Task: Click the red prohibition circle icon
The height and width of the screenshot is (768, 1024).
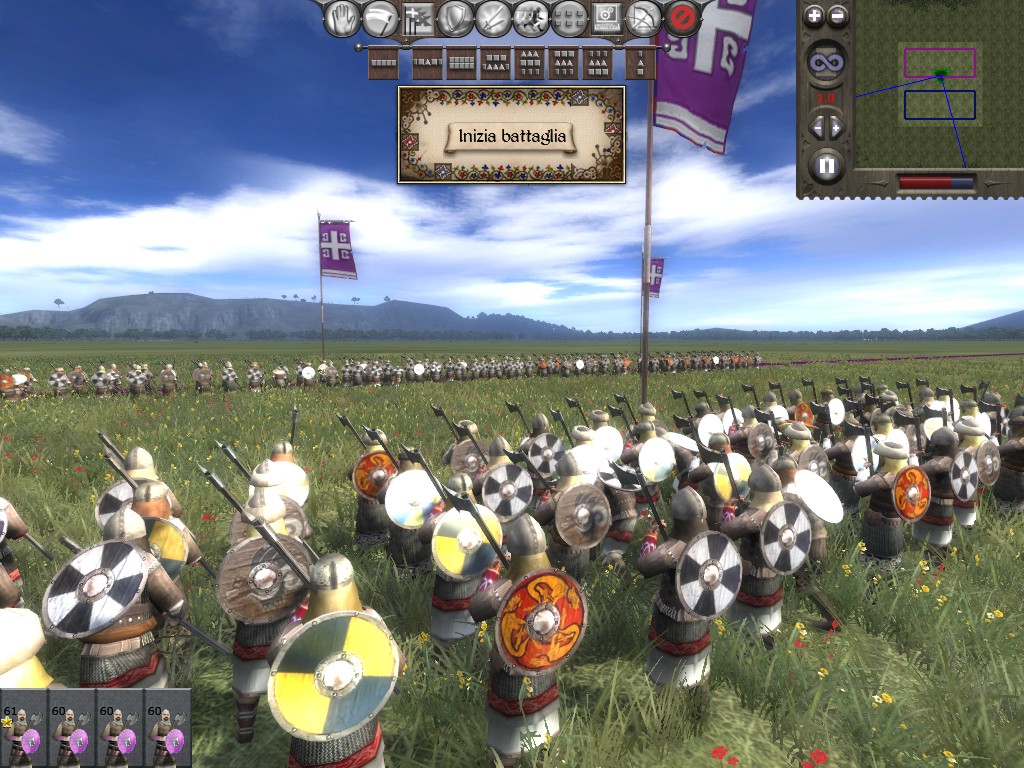Action: [683, 18]
